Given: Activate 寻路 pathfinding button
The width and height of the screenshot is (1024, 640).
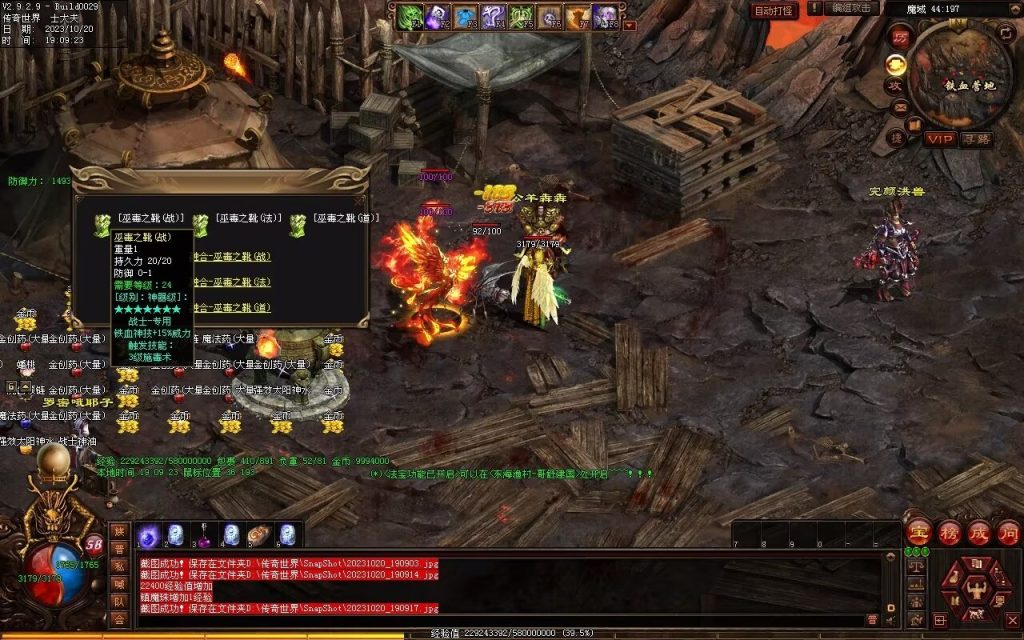Looking at the screenshot, I should pyautogui.click(x=976, y=138).
